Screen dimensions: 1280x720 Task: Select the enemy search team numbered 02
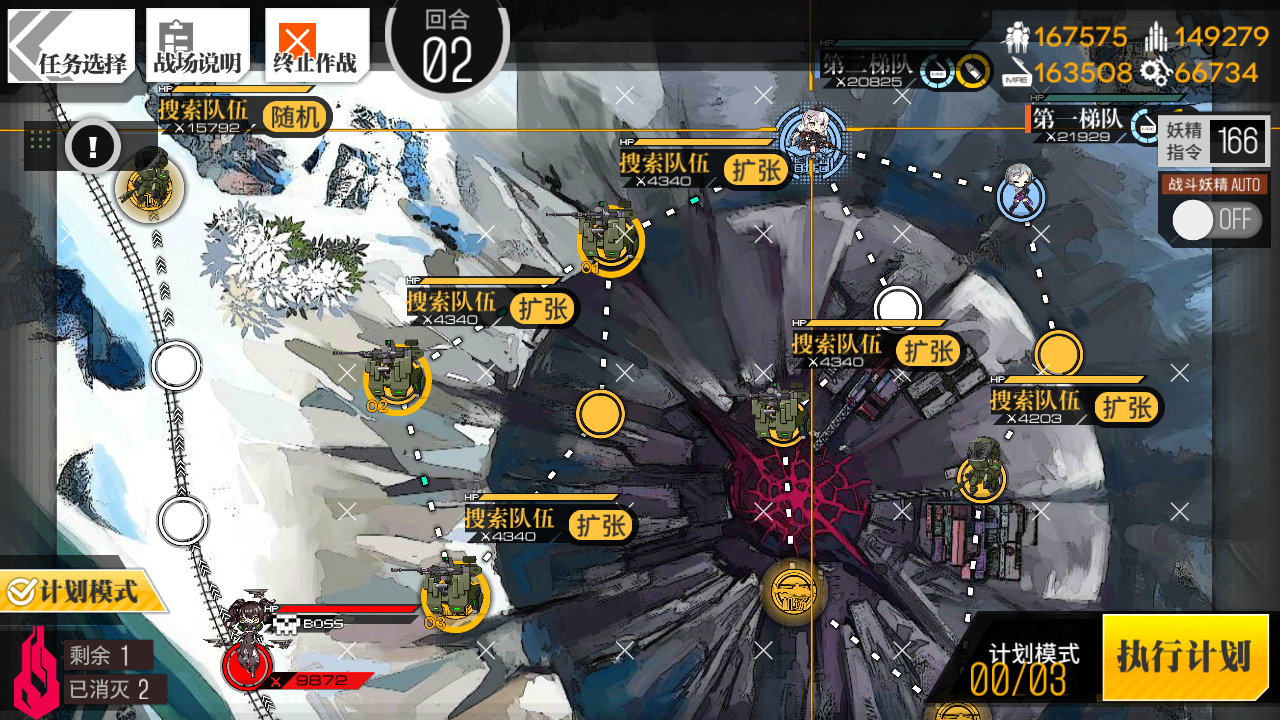[396, 377]
